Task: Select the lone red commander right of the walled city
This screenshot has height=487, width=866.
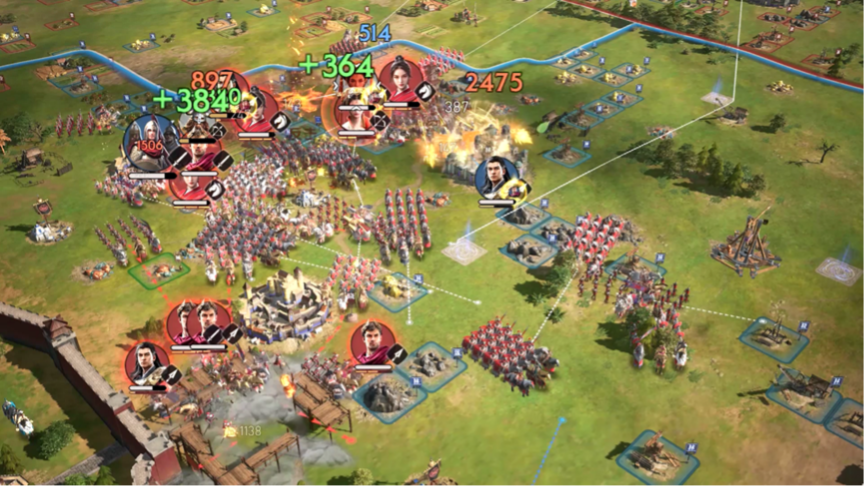Action: coord(372,342)
